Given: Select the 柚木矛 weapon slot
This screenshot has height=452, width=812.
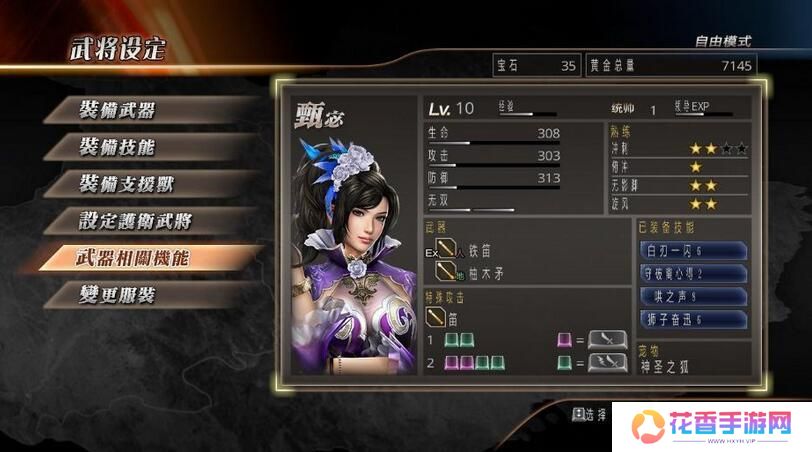Looking at the screenshot, I should coord(475,270).
